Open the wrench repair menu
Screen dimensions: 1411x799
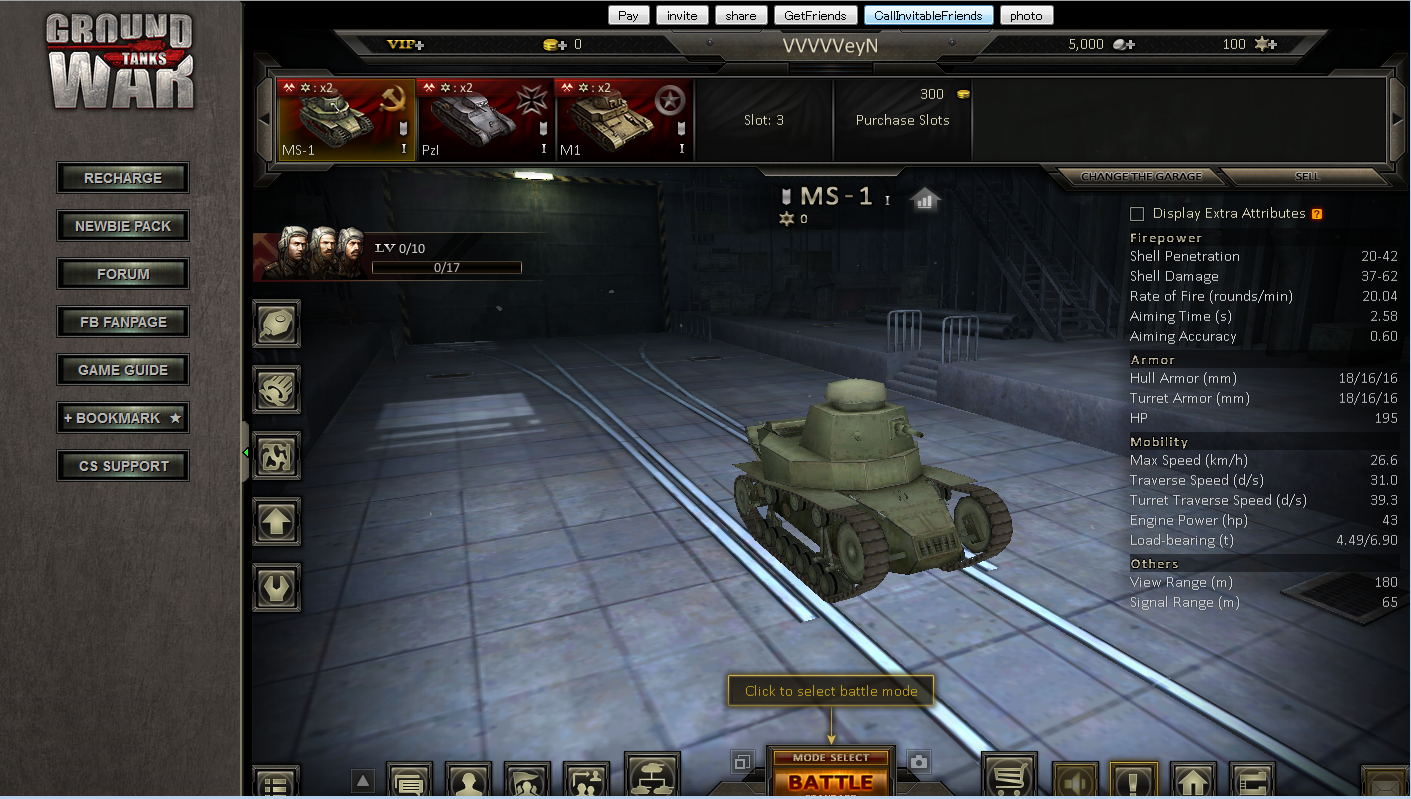point(276,587)
